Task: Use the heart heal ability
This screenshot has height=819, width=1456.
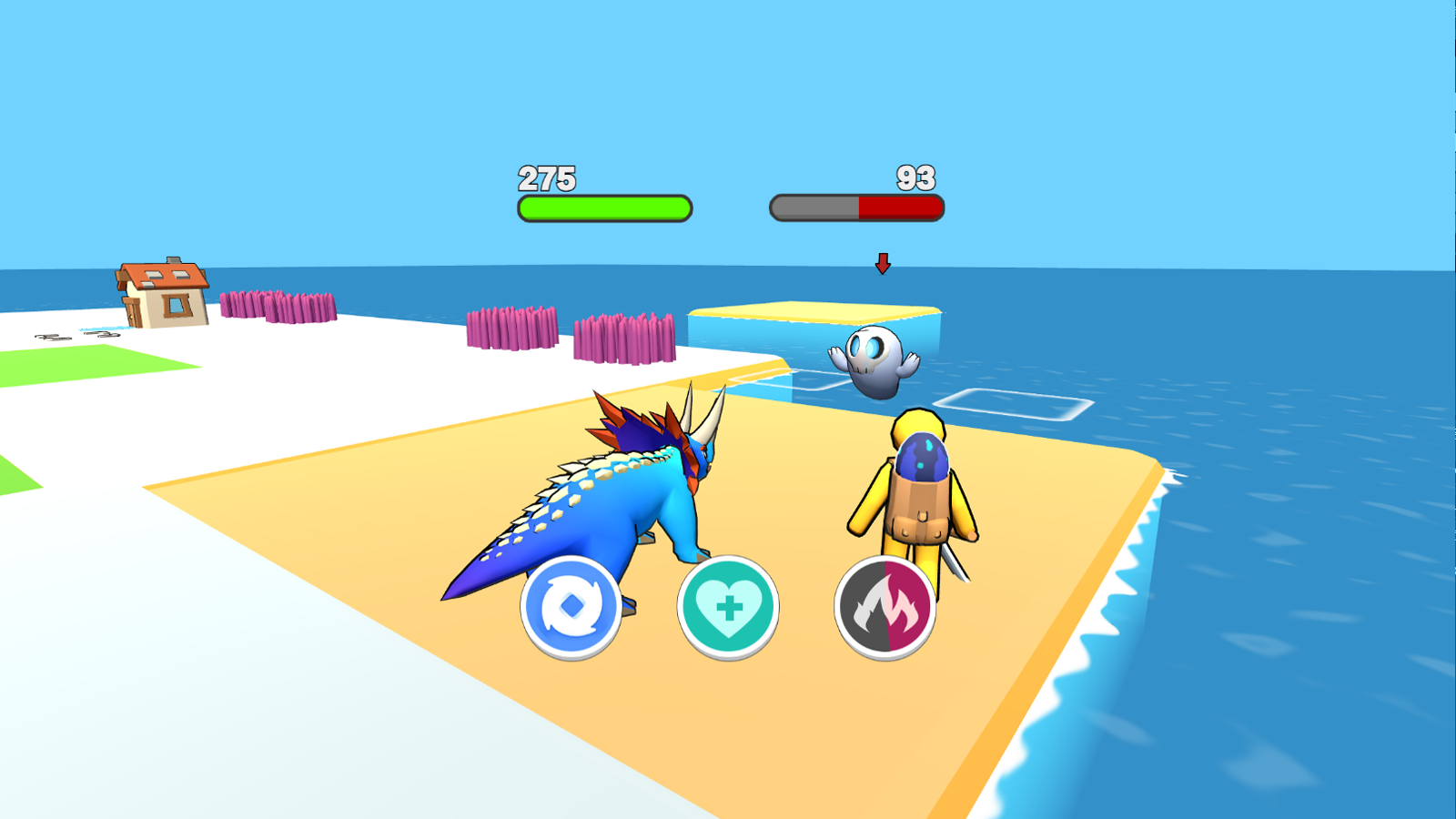Action: (728, 606)
